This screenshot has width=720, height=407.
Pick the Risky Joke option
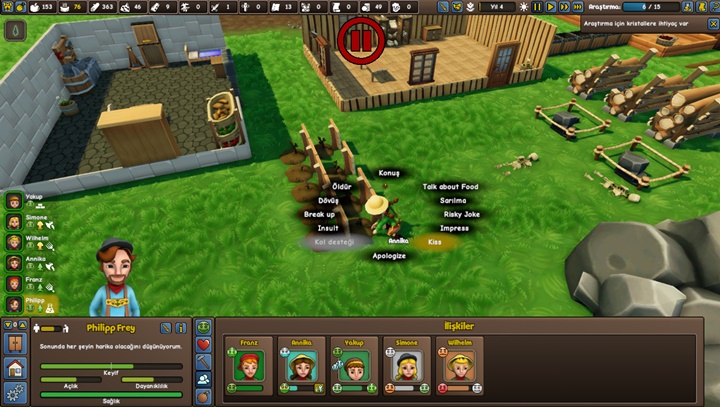click(x=461, y=214)
